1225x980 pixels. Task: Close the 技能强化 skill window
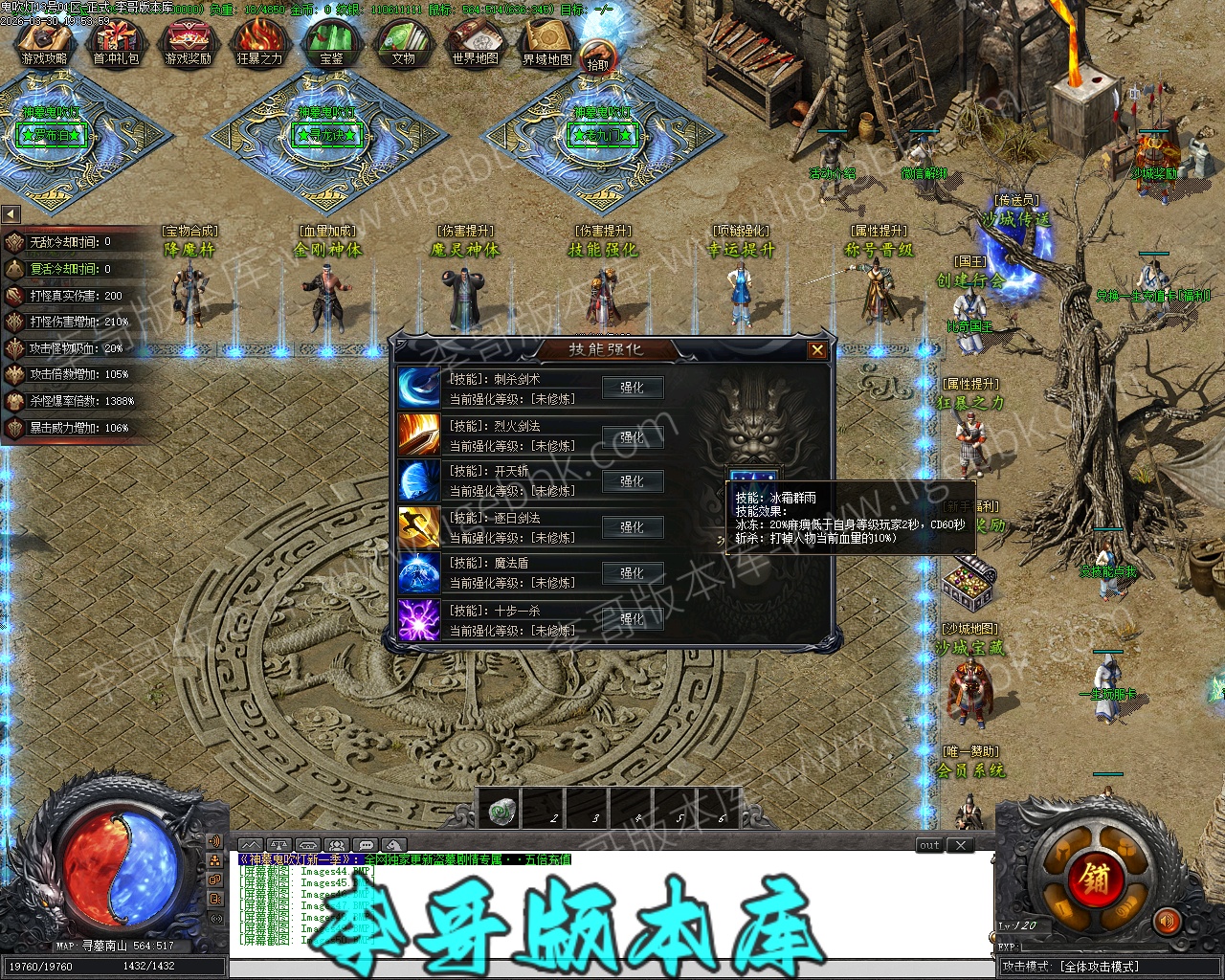(817, 350)
